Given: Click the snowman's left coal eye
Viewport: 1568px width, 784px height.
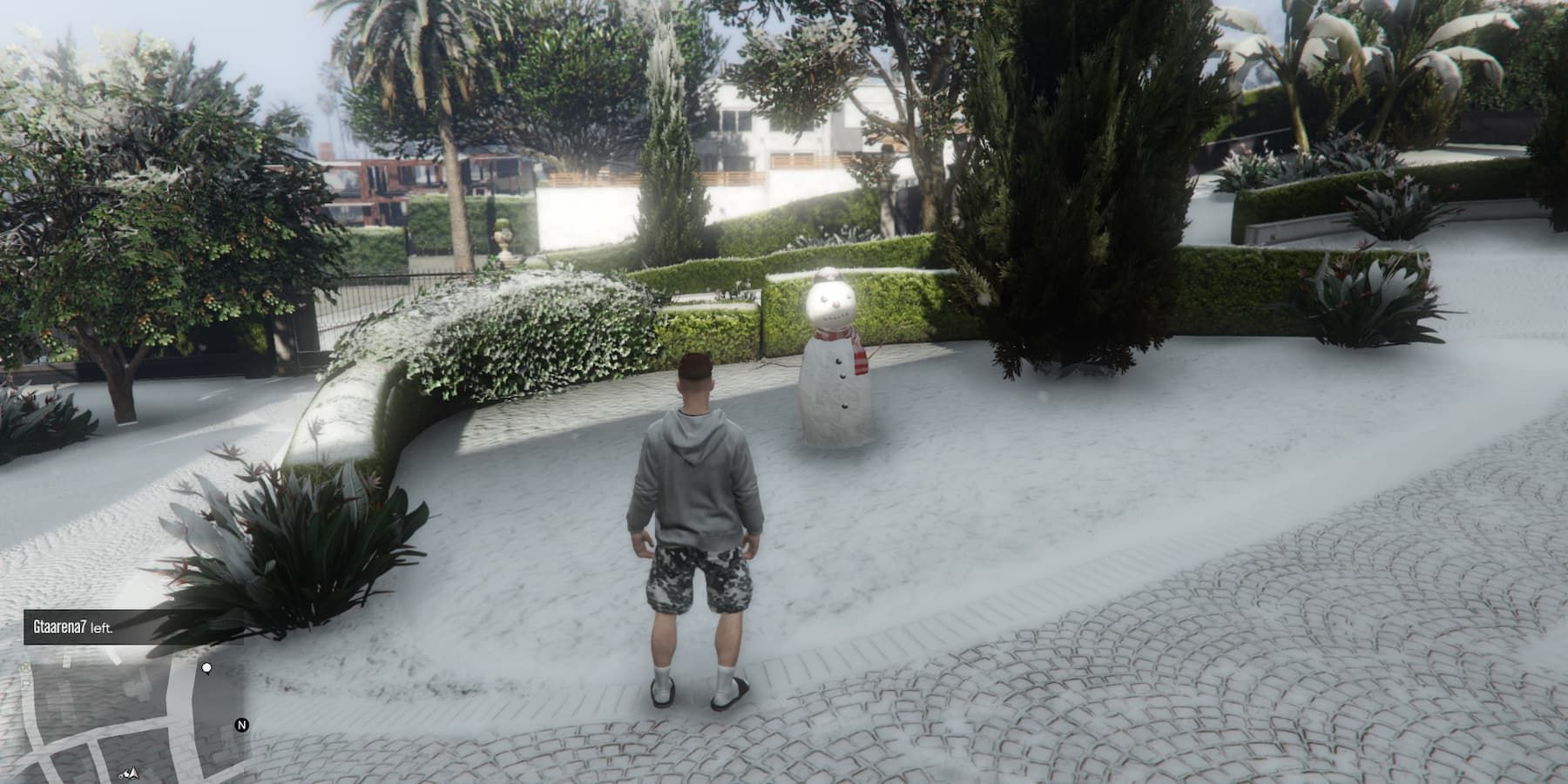Looking at the screenshot, I should 823,299.
